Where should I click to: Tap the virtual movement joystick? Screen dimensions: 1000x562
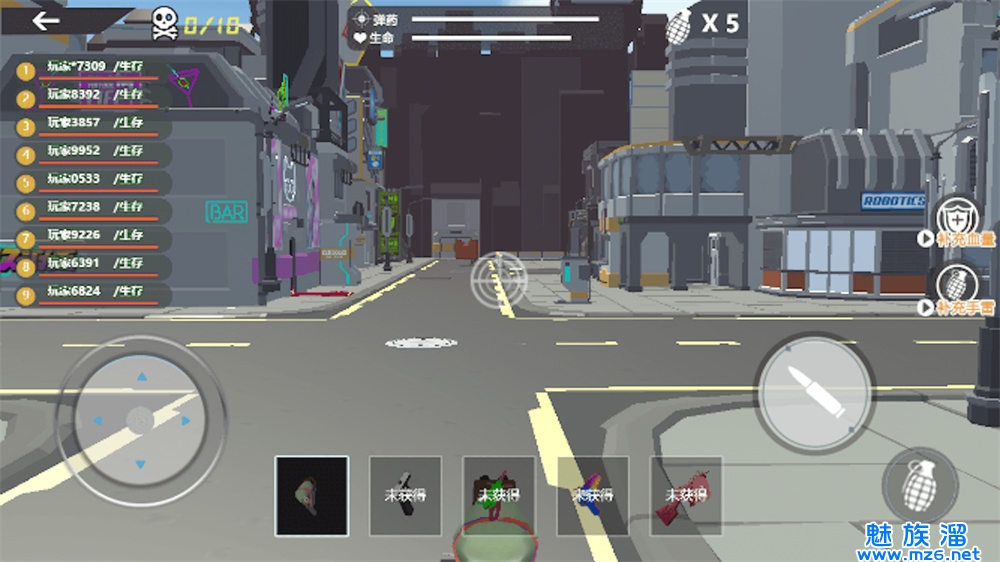click(141, 420)
